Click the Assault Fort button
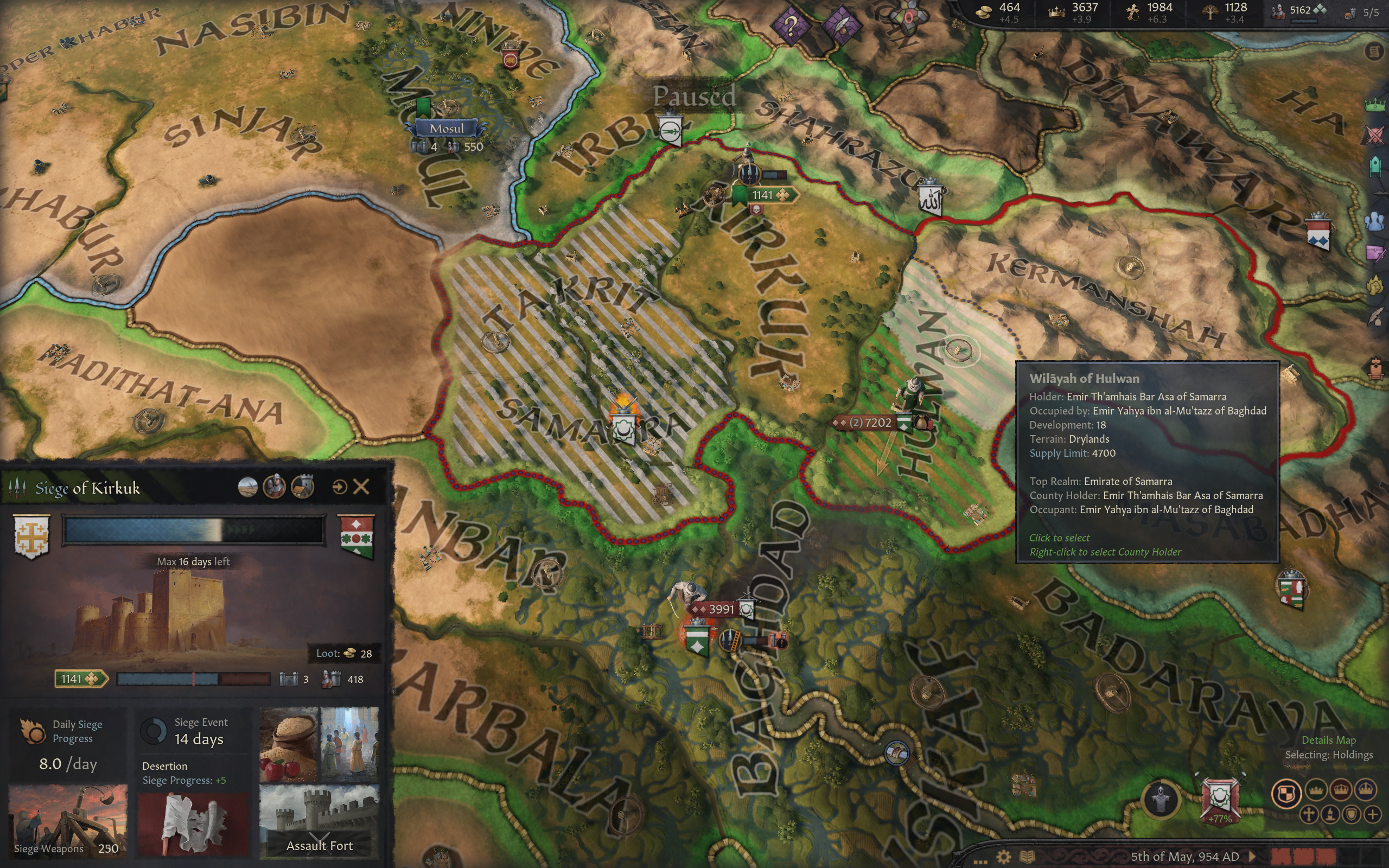The image size is (1389, 868). point(319,821)
